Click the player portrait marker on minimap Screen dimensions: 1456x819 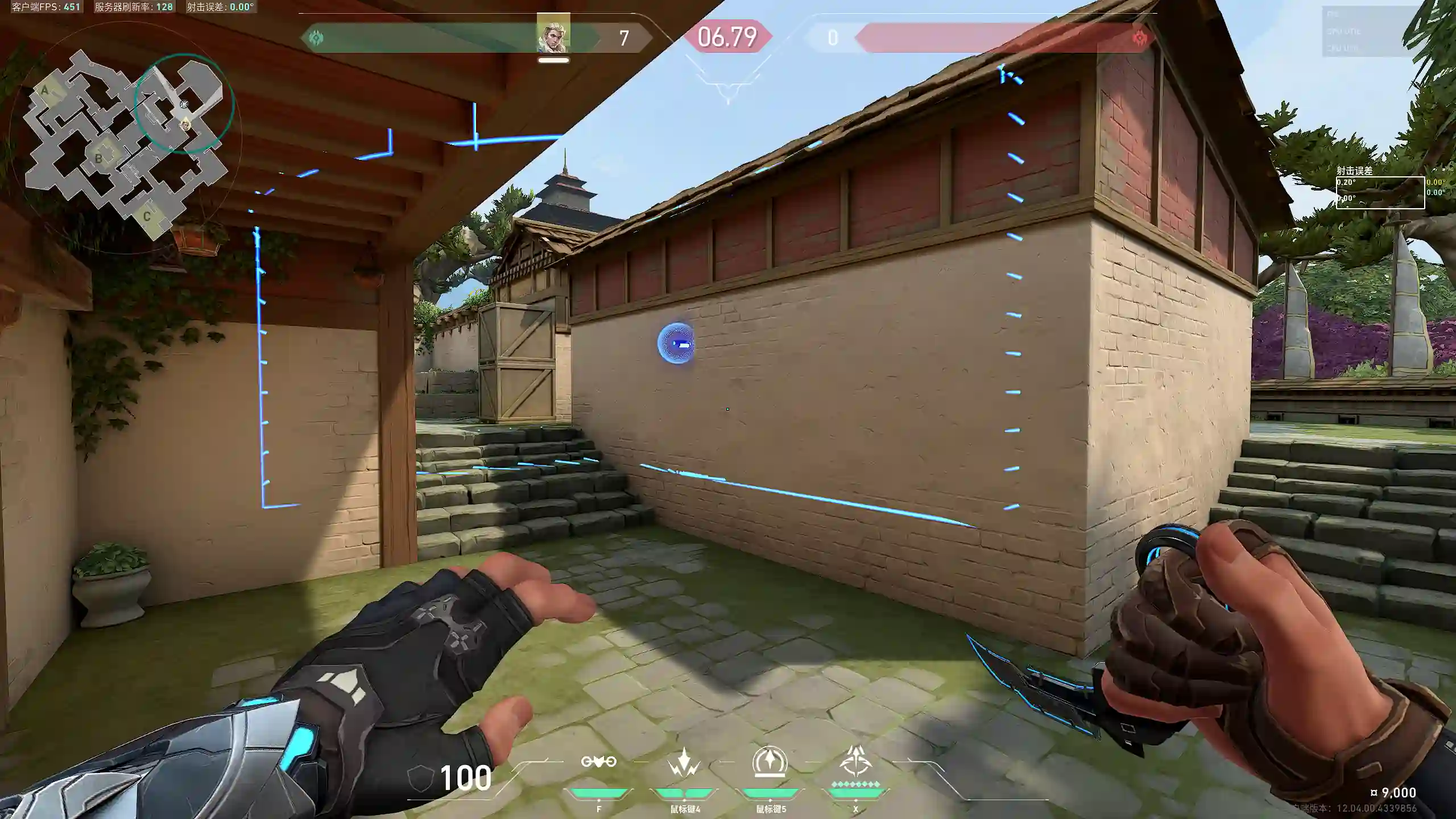tap(186, 125)
